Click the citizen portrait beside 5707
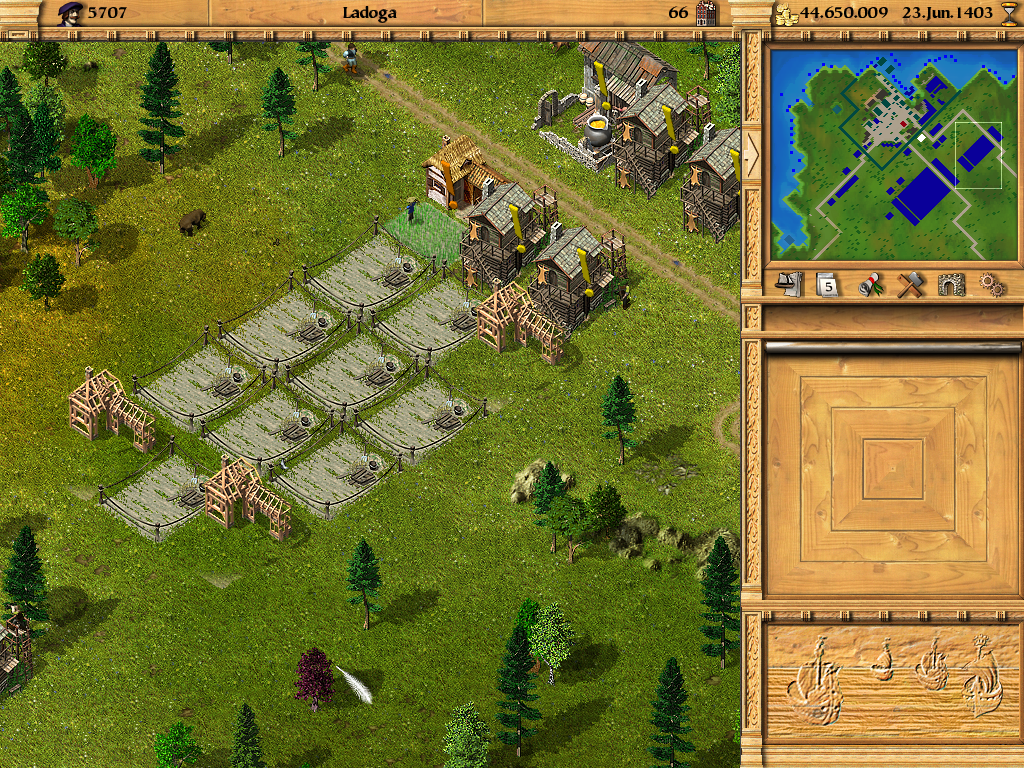 [70, 13]
